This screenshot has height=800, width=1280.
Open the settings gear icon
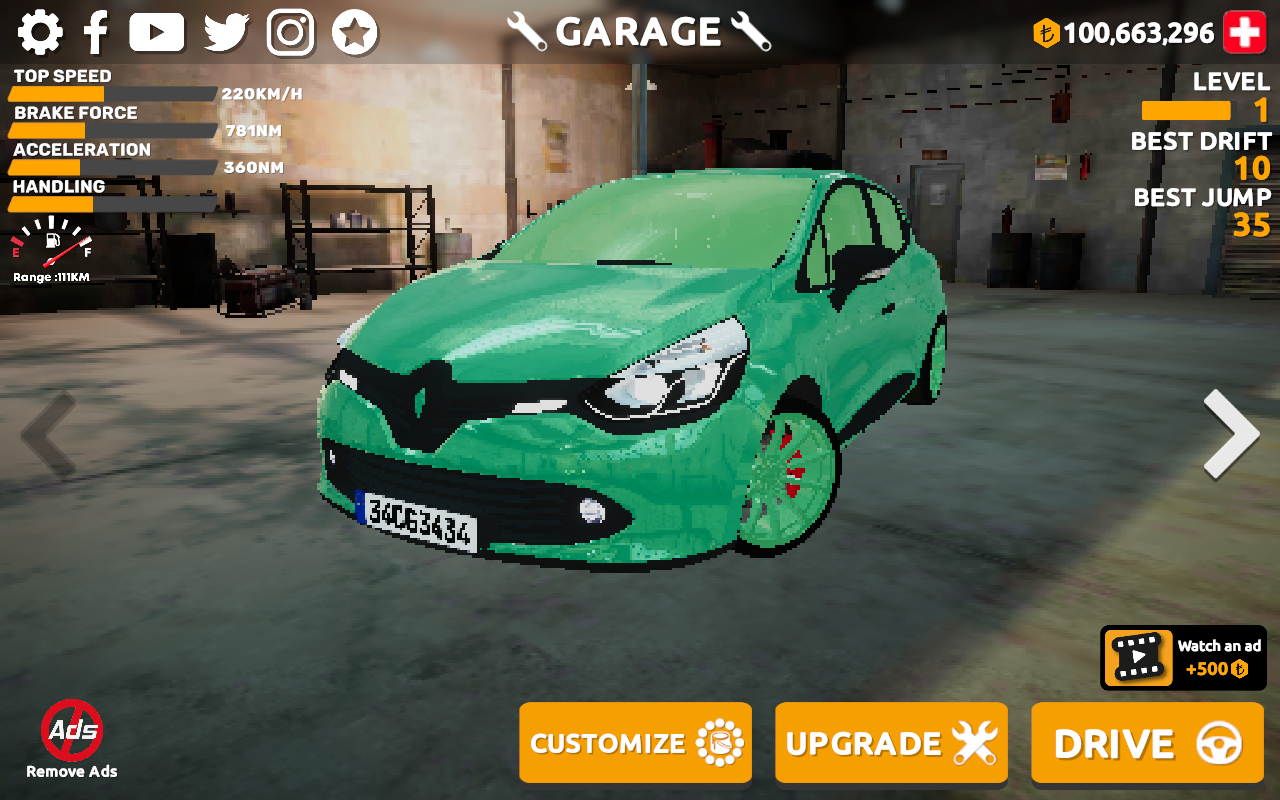[40, 33]
